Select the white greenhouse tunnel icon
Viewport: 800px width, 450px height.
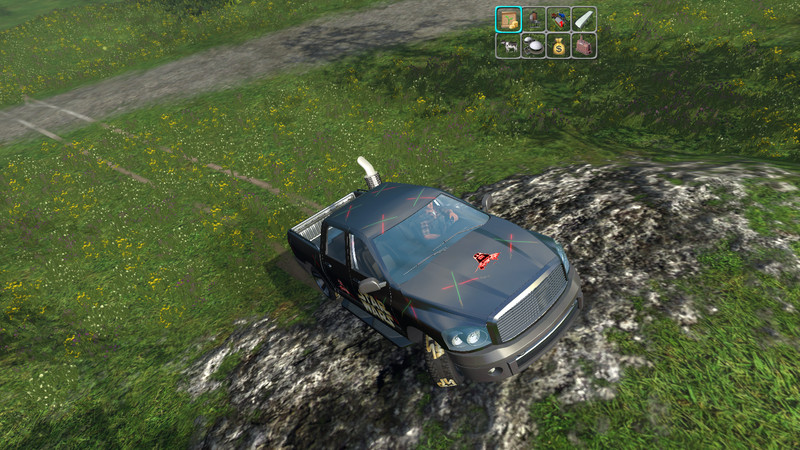(584, 19)
